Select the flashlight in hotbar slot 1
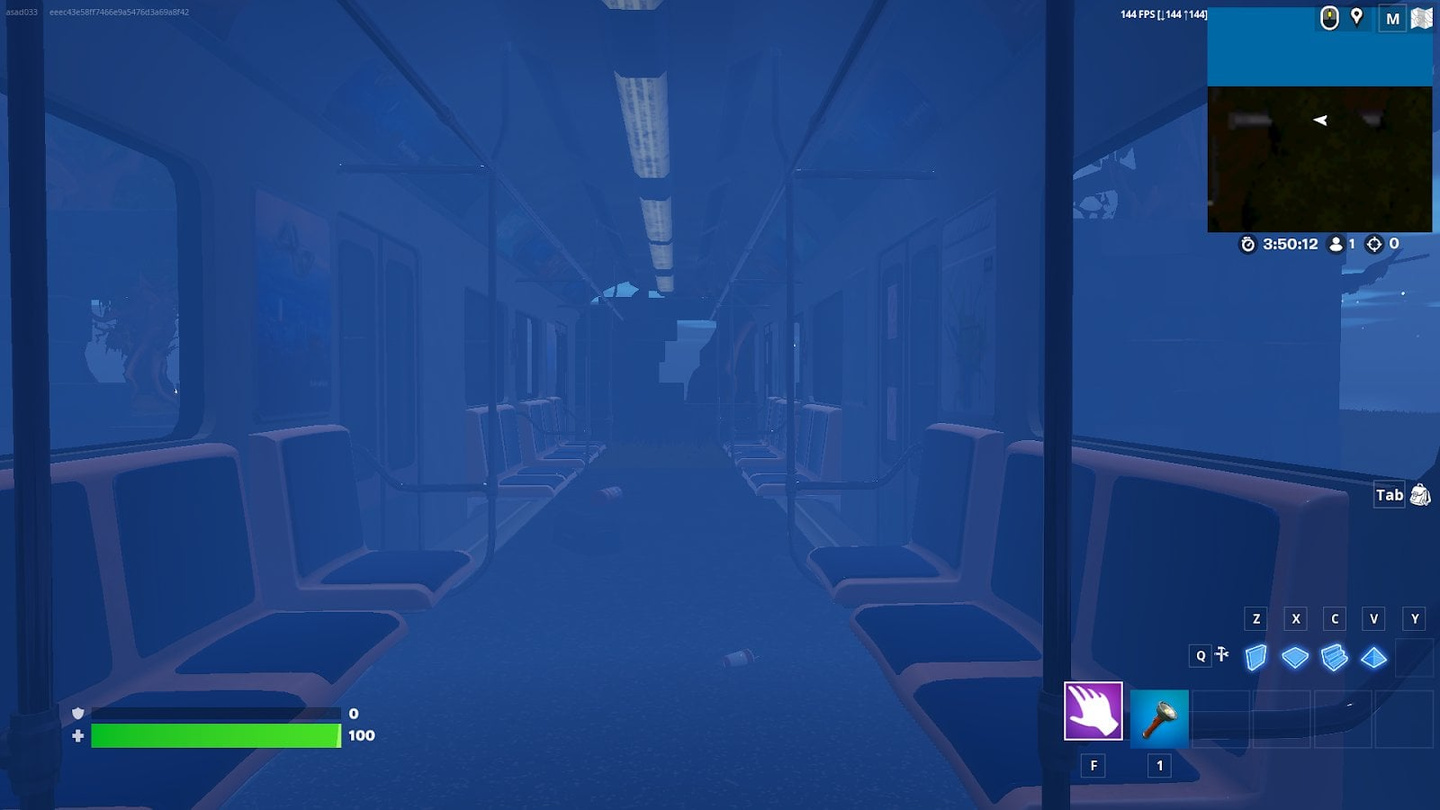This screenshot has height=810, width=1440. click(1159, 716)
